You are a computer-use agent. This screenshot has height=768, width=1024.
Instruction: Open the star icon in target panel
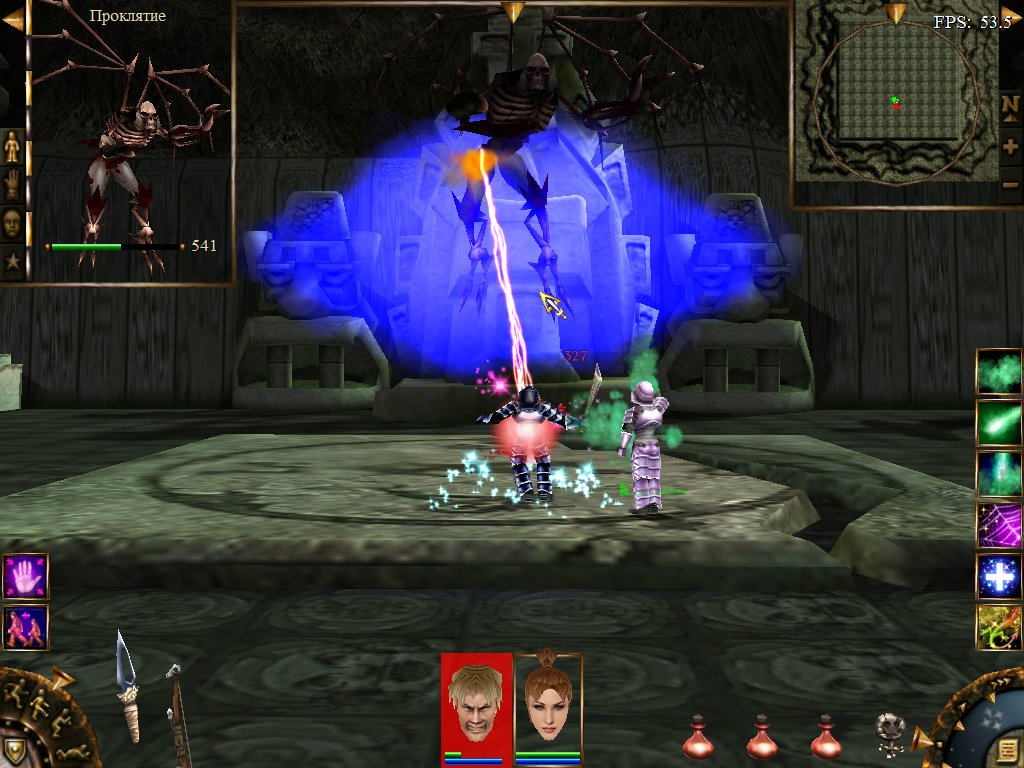13,262
